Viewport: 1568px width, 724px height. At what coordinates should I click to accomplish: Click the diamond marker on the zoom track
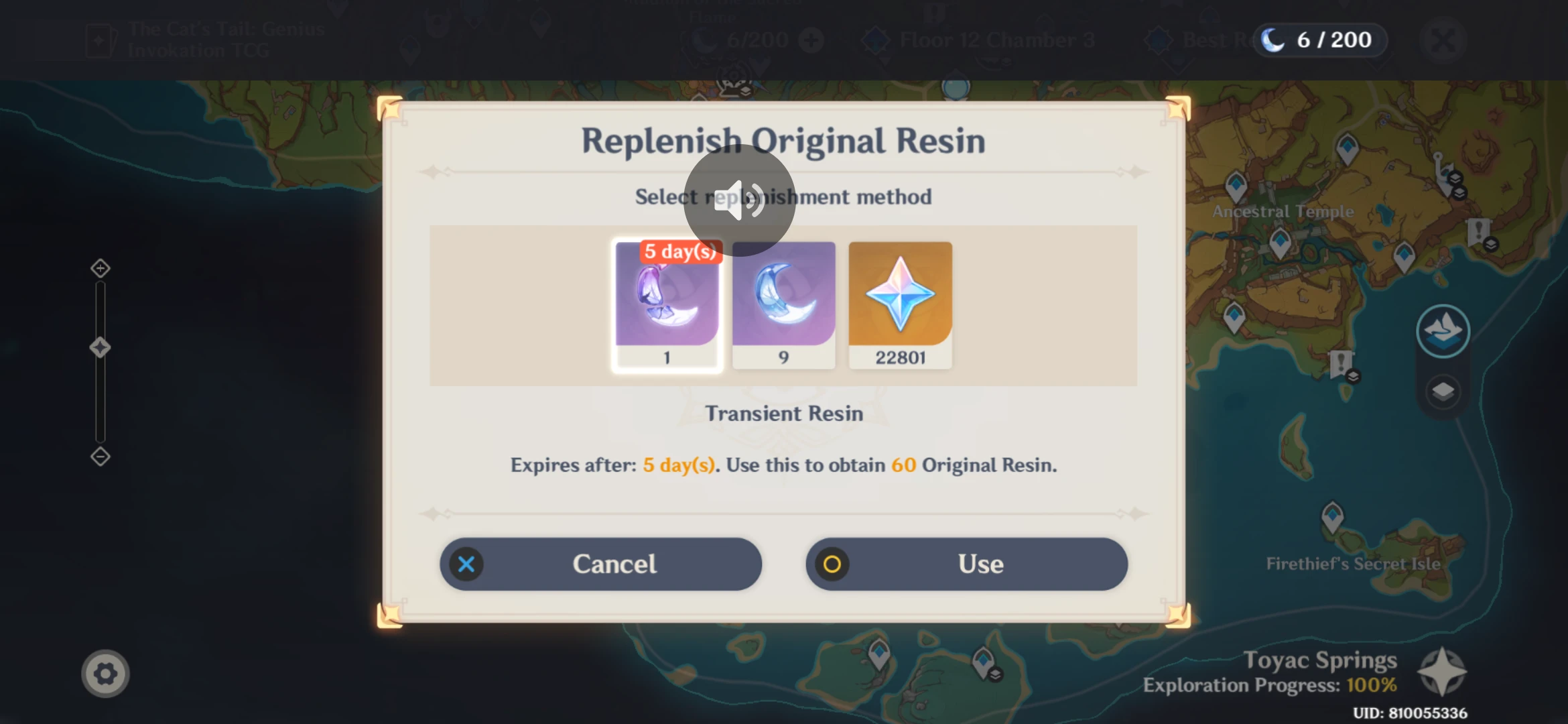tap(99, 347)
